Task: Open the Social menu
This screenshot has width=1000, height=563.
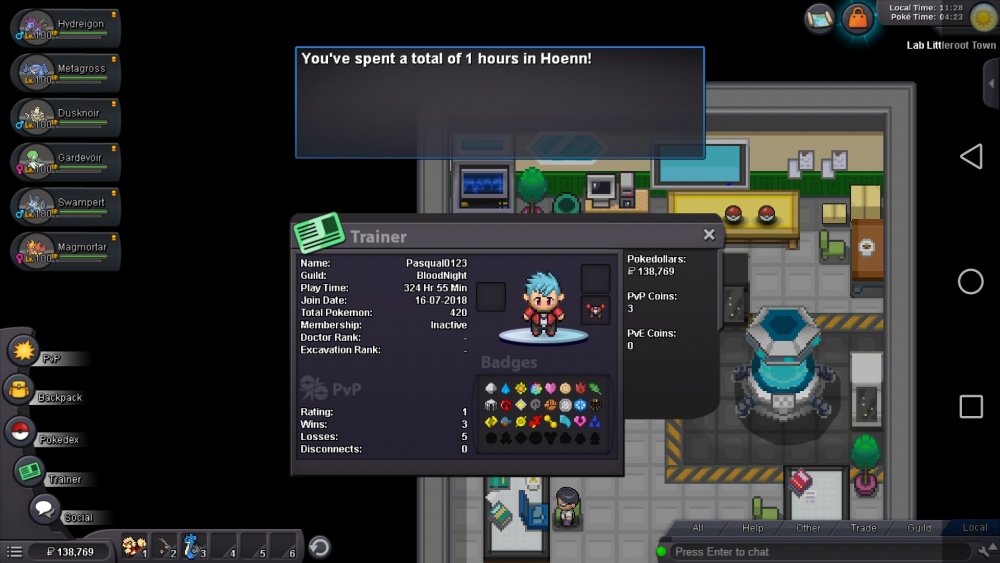Action: tap(44, 509)
